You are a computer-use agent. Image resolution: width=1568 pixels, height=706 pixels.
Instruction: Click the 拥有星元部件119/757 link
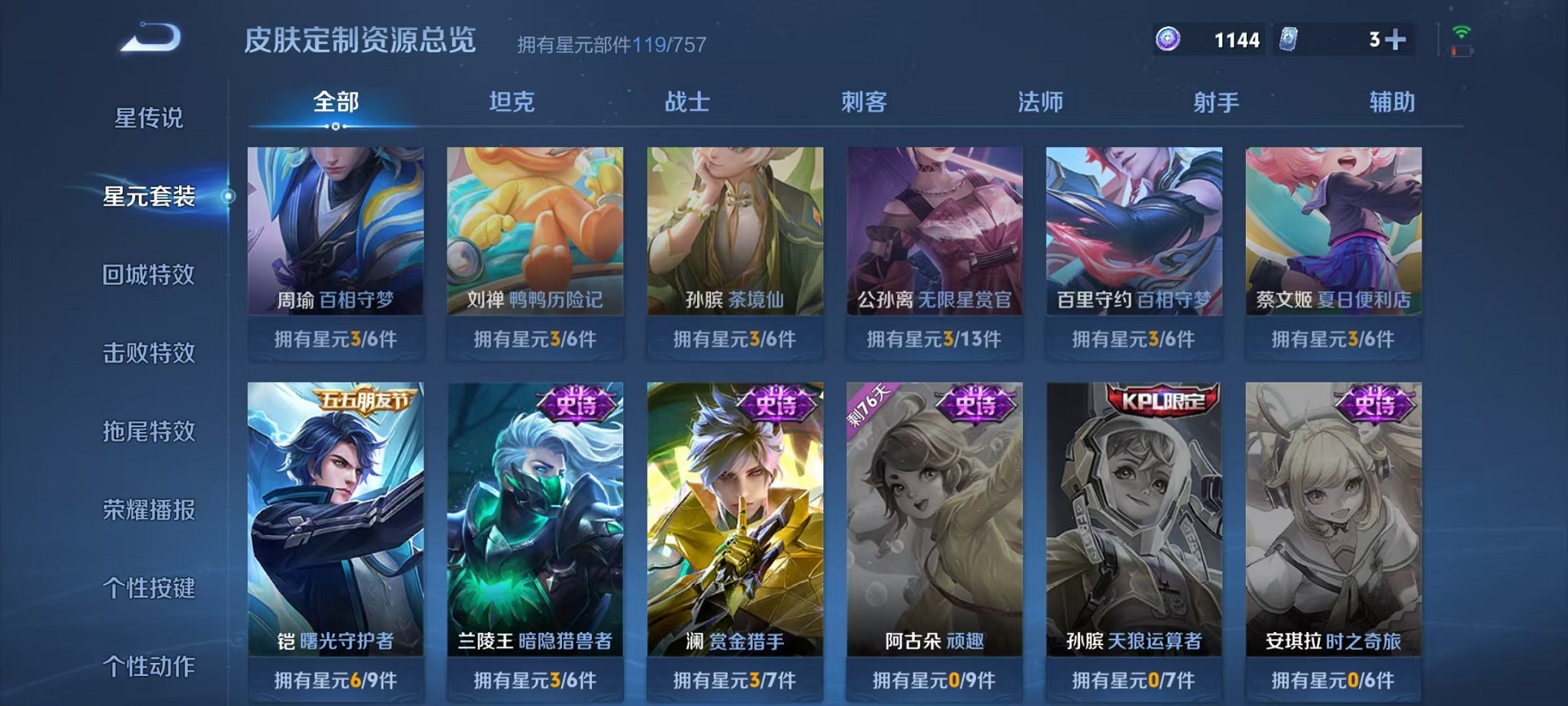click(611, 45)
